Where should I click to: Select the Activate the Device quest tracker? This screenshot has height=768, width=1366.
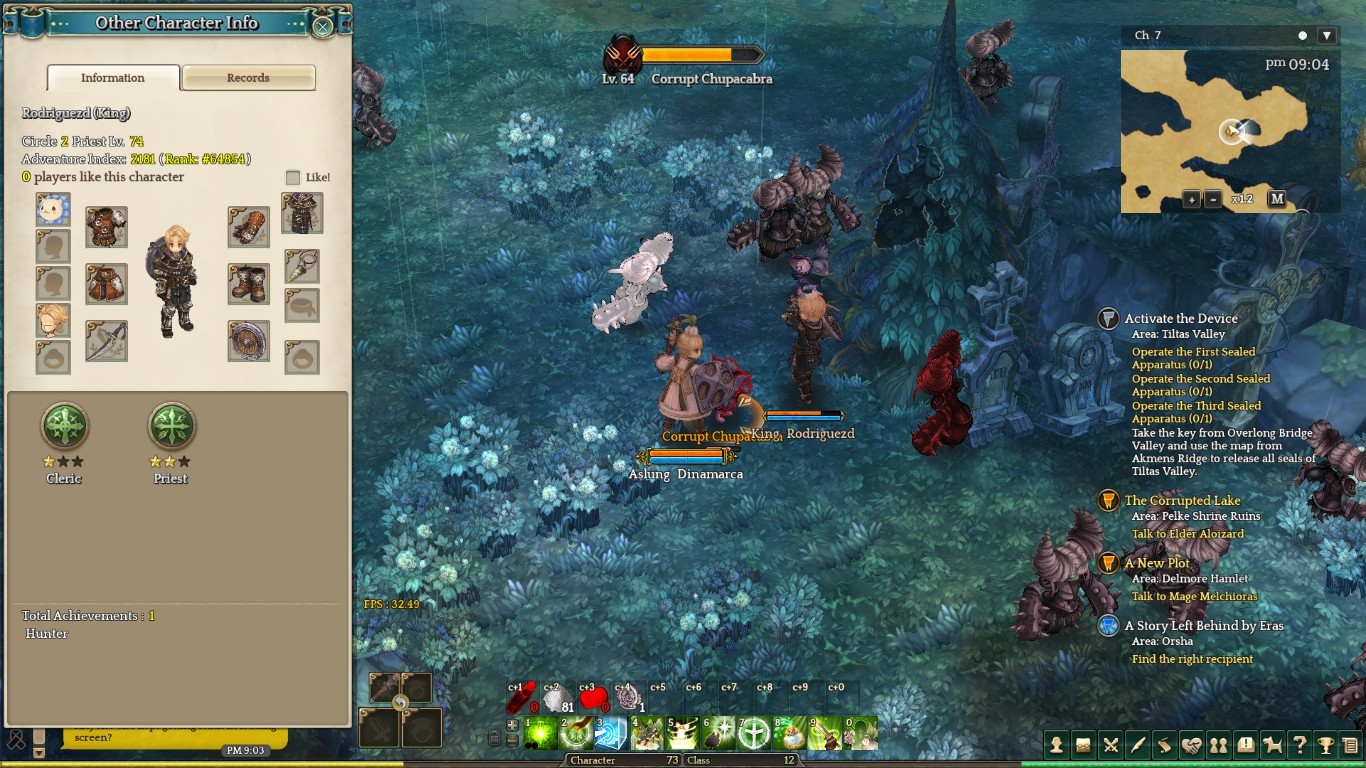tap(1180, 319)
